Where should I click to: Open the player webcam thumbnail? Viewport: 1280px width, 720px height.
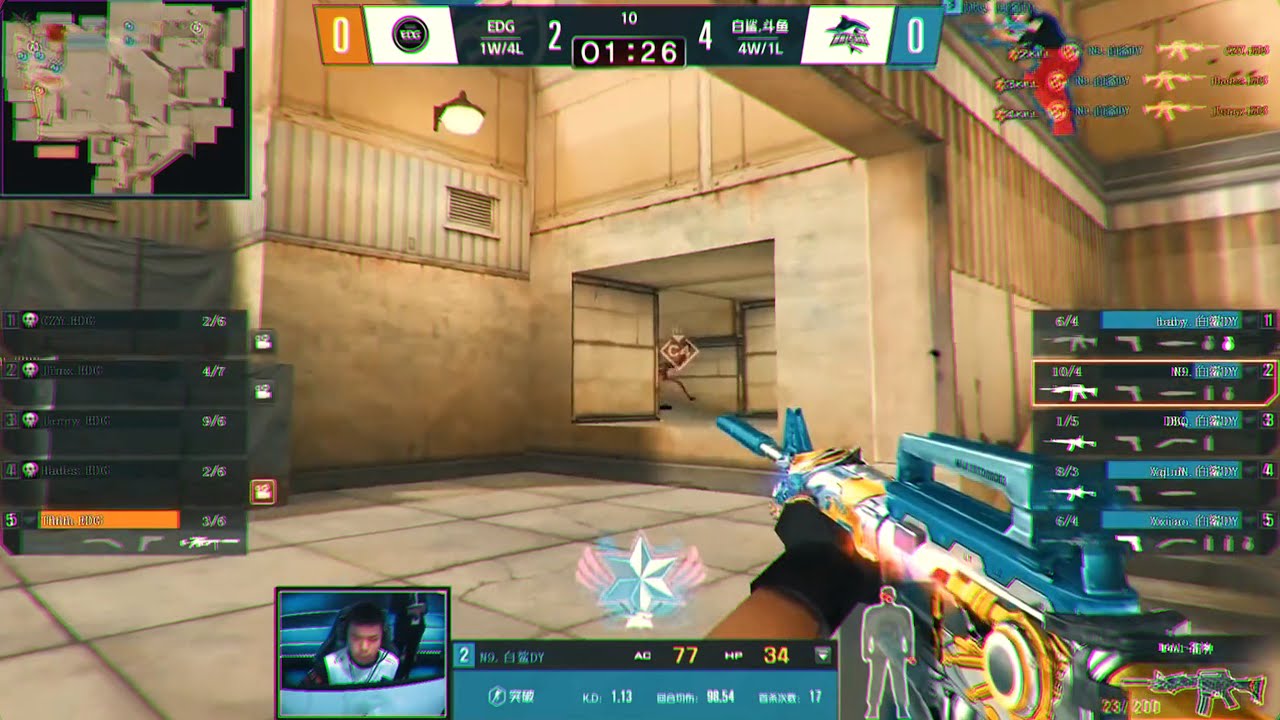(x=362, y=653)
